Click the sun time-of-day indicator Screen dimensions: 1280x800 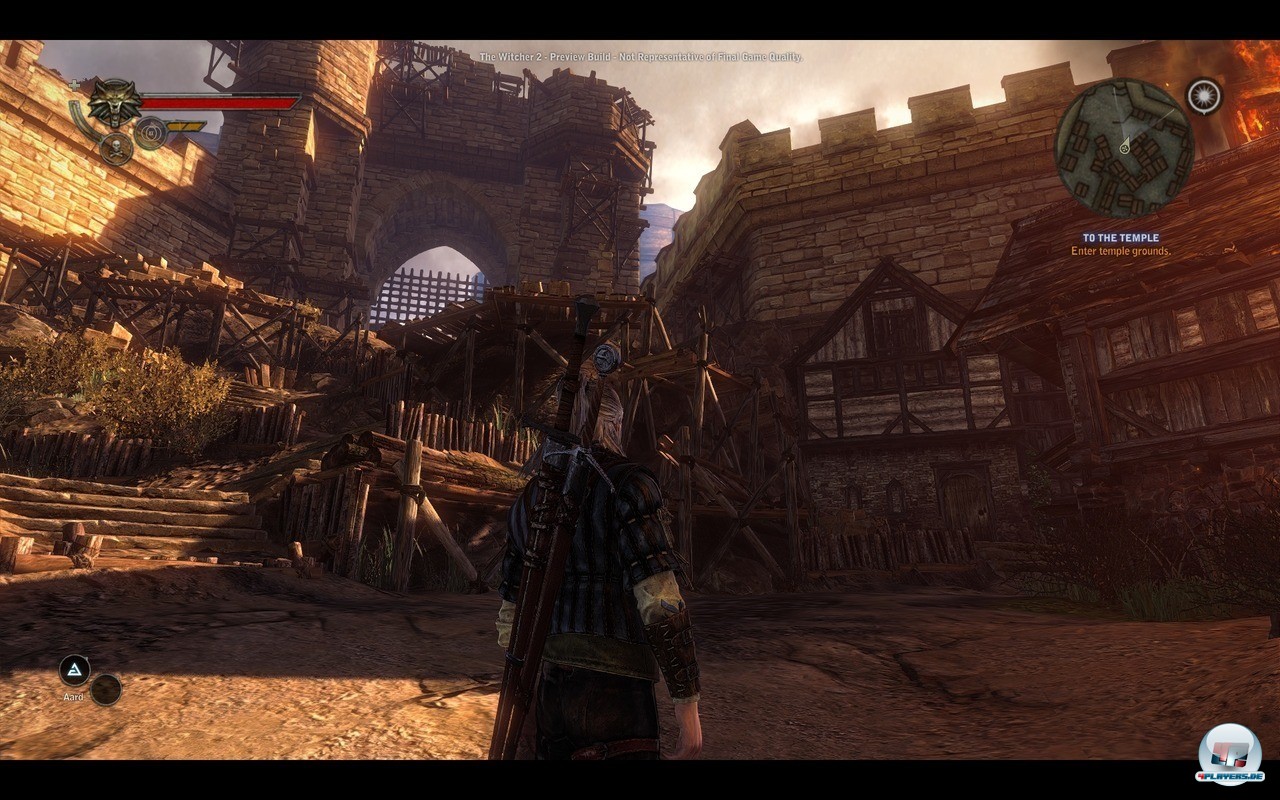coord(1204,96)
